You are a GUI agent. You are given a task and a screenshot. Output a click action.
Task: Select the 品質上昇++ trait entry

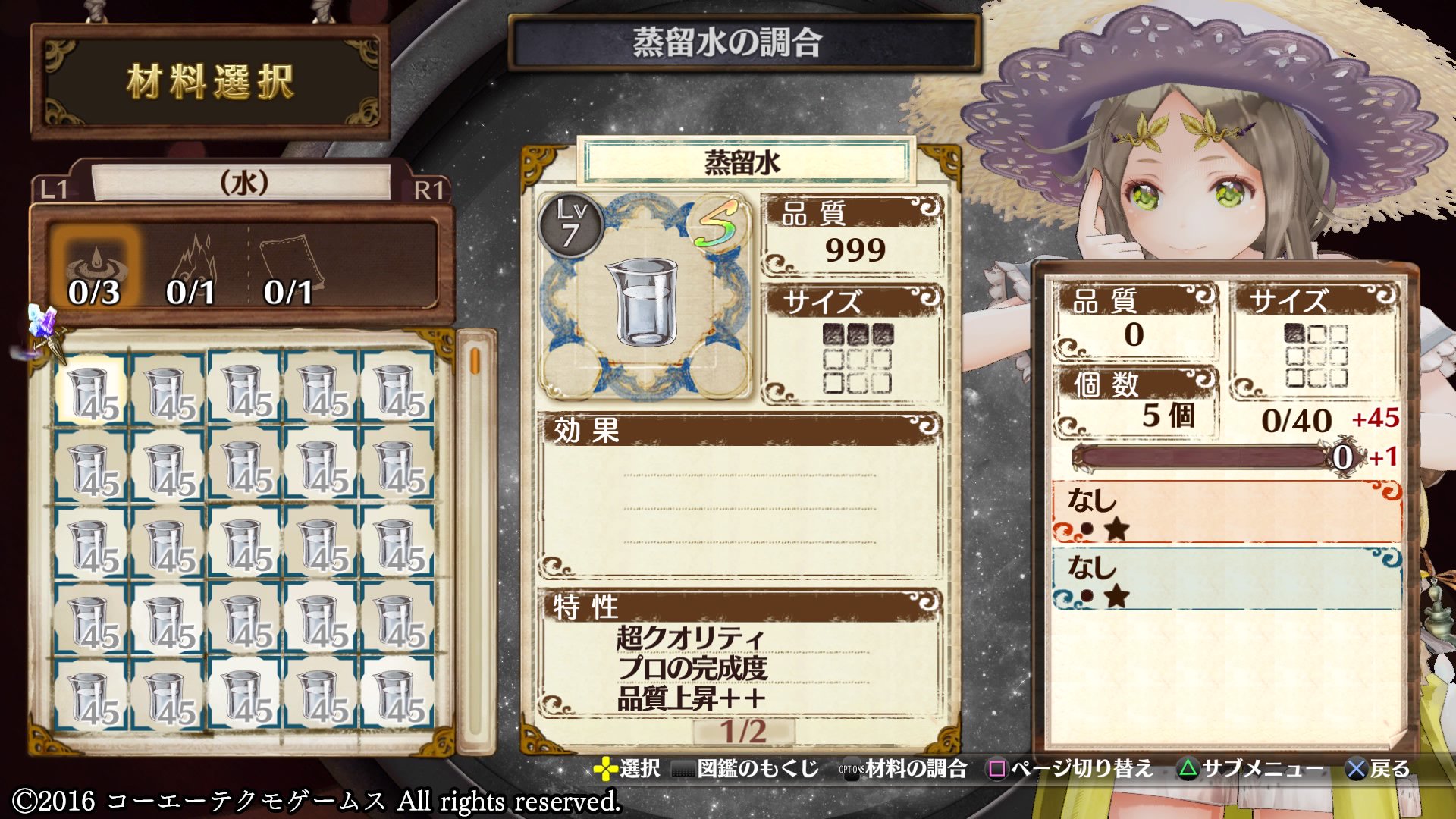690,698
